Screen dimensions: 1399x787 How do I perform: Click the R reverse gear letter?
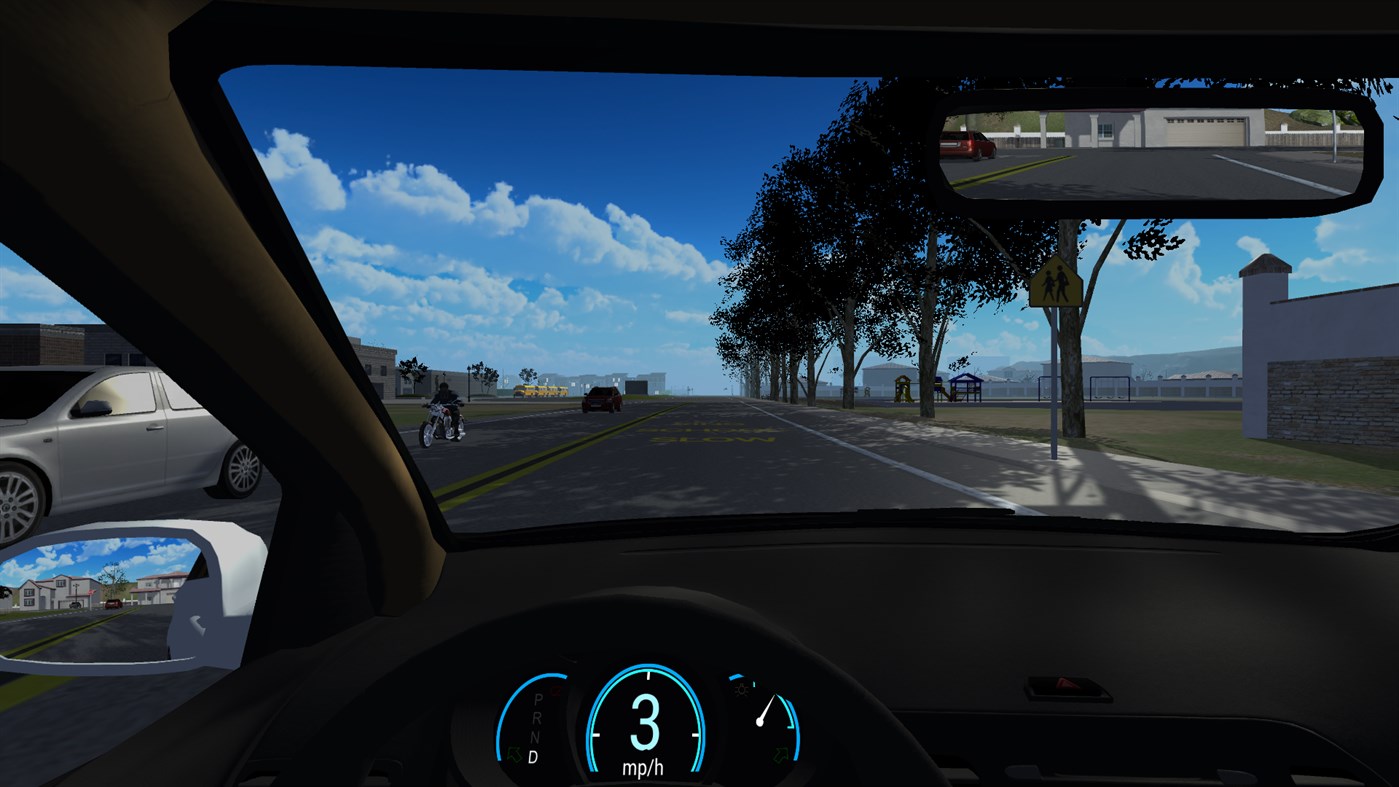(x=537, y=718)
